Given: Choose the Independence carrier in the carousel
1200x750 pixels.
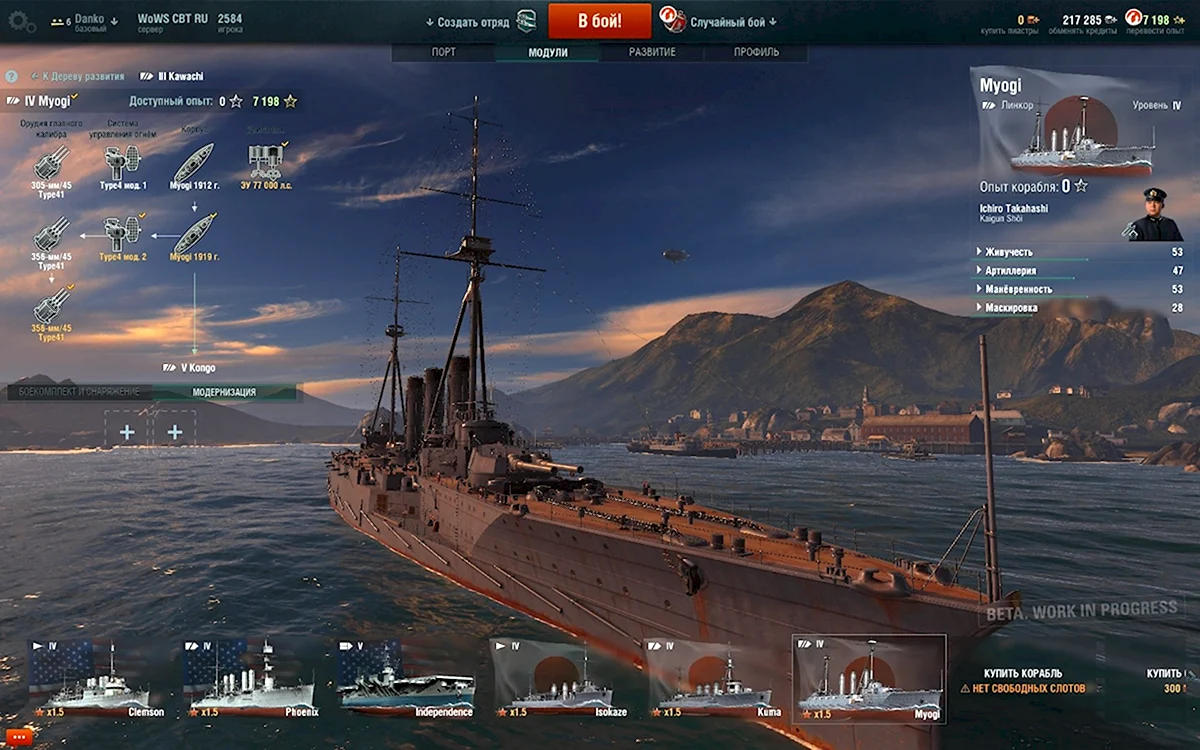Looking at the screenshot, I should 406,680.
